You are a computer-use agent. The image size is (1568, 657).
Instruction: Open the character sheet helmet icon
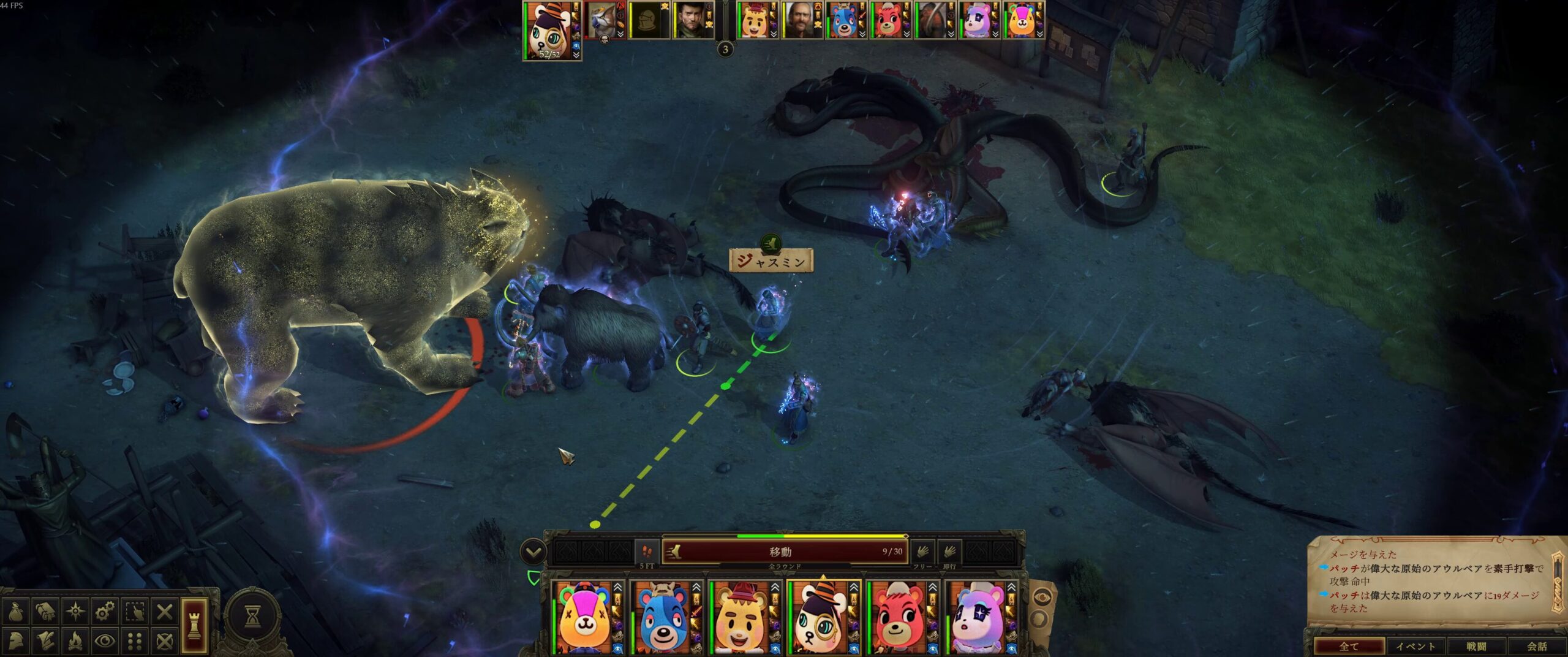tap(16, 641)
